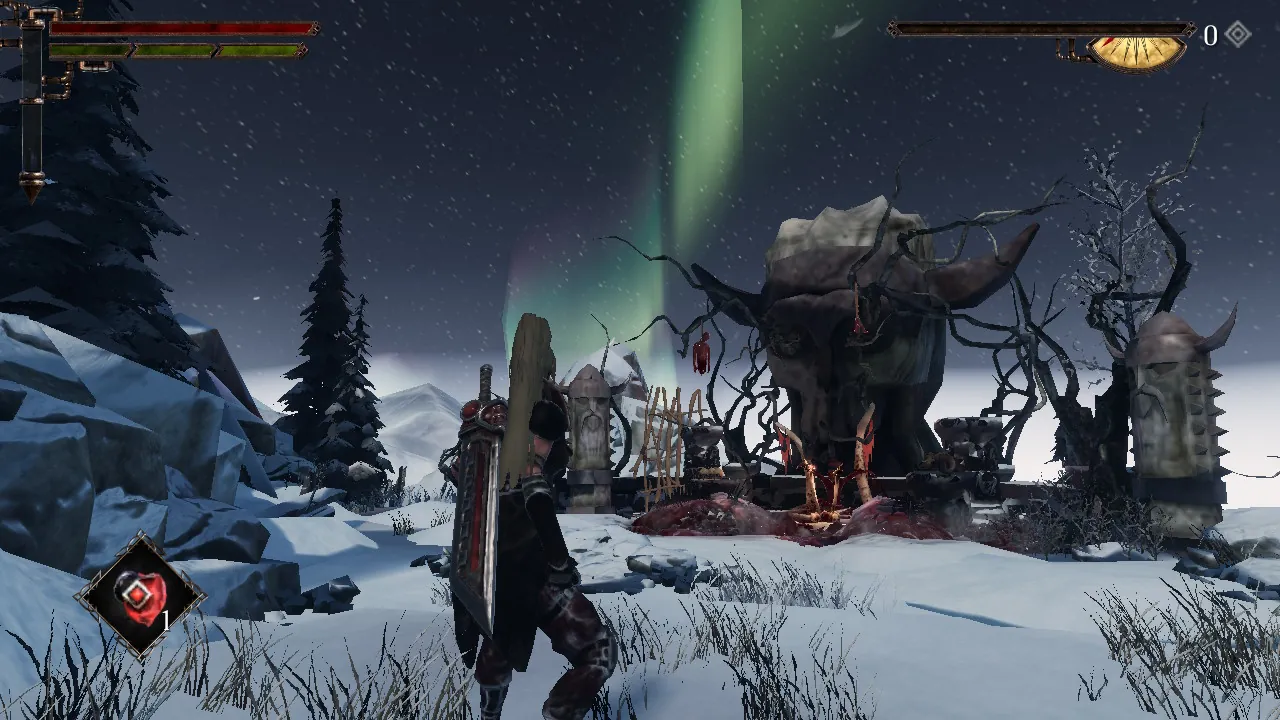
Task: Open the item count label showing 1
Action: pos(166,620)
